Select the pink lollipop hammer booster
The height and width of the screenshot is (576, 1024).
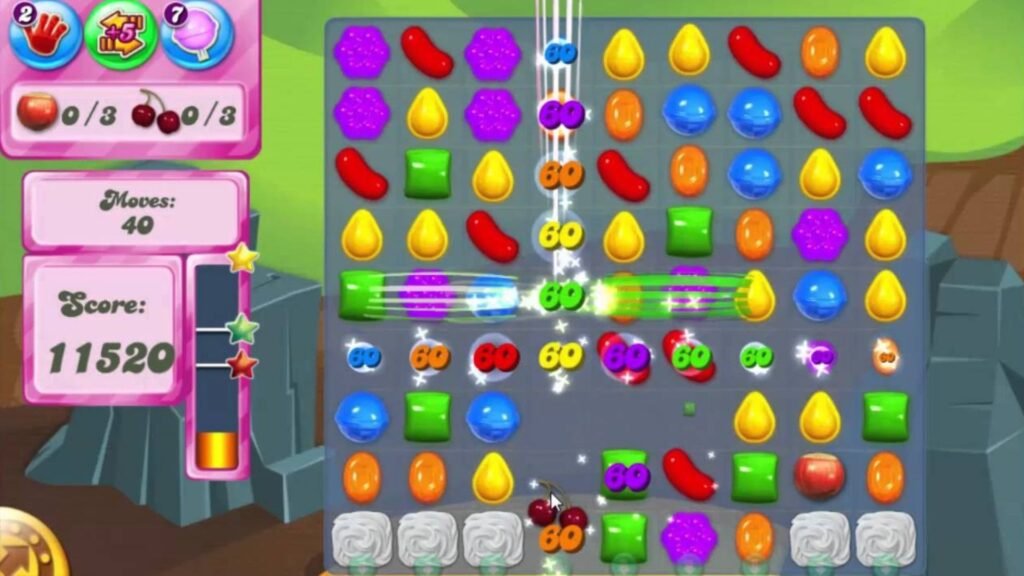pos(196,35)
